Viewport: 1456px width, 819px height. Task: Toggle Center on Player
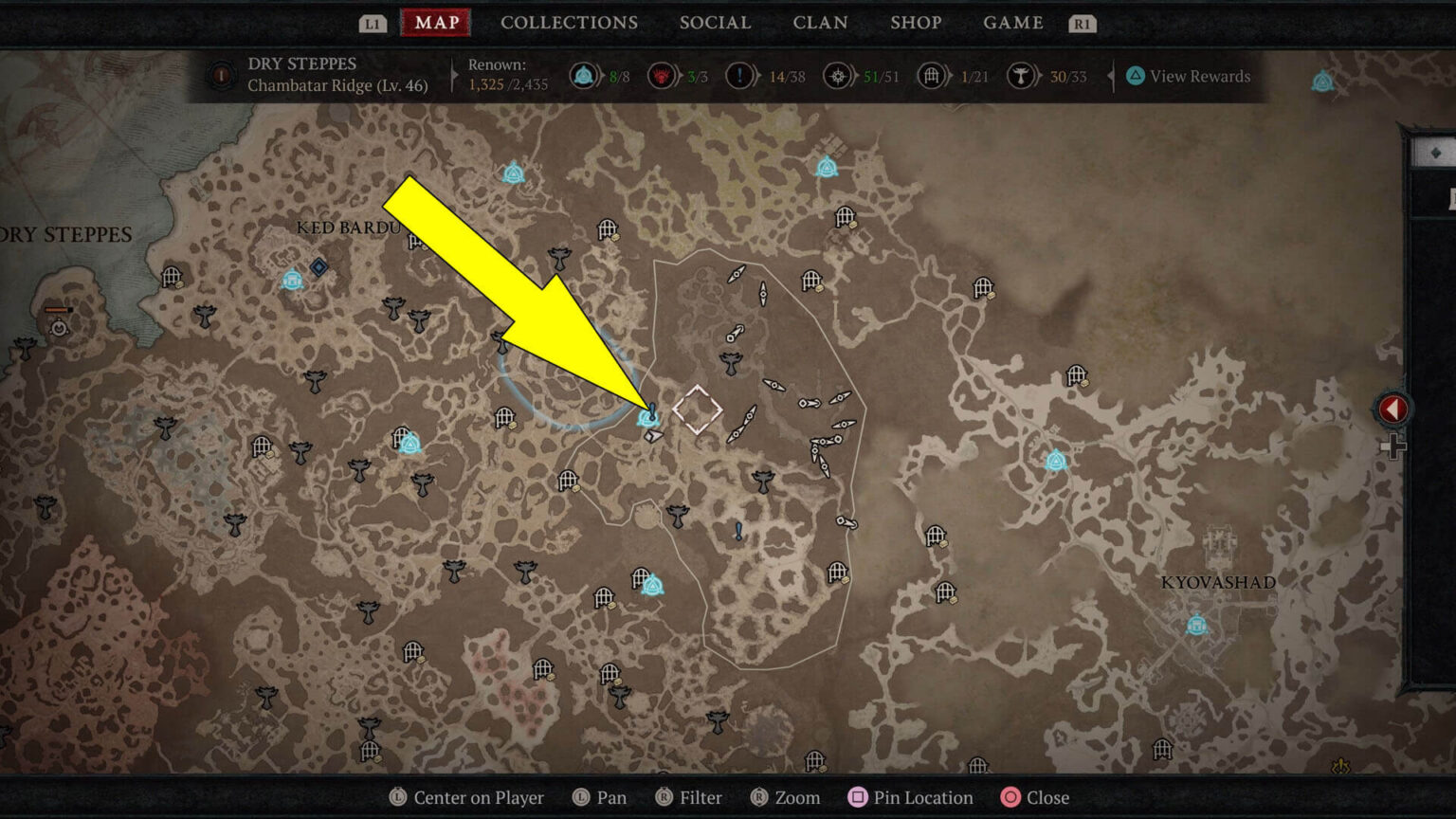pos(398,797)
